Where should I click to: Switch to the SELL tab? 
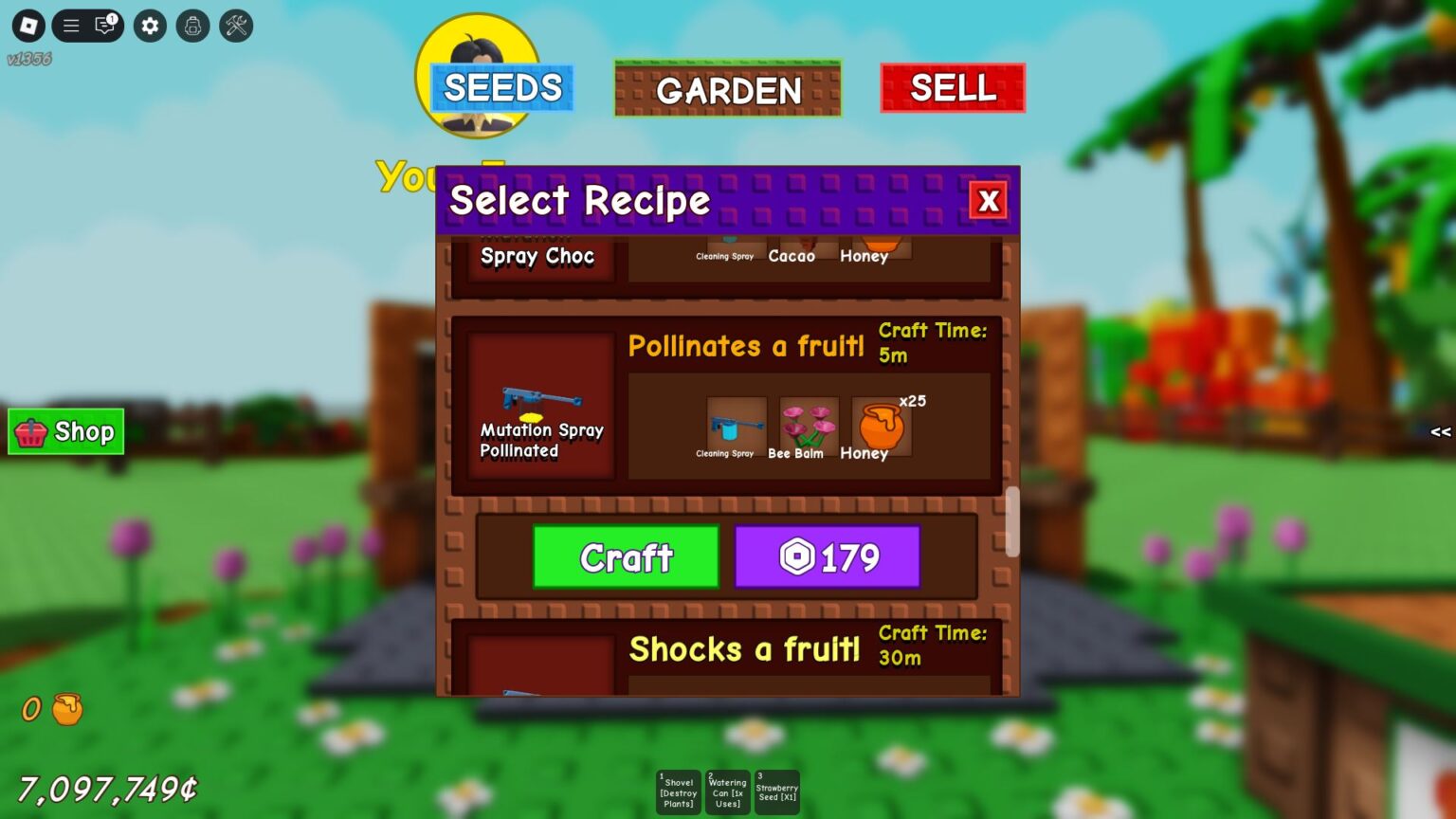(952, 87)
